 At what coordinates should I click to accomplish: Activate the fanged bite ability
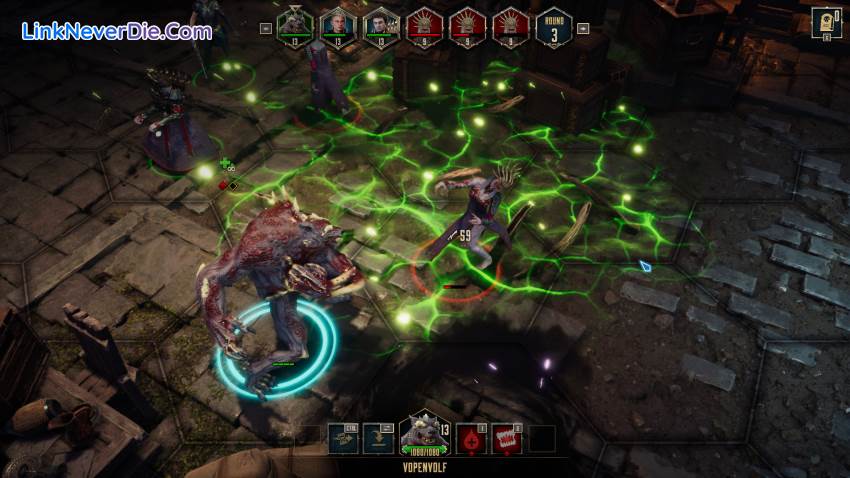tap(508, 439)
